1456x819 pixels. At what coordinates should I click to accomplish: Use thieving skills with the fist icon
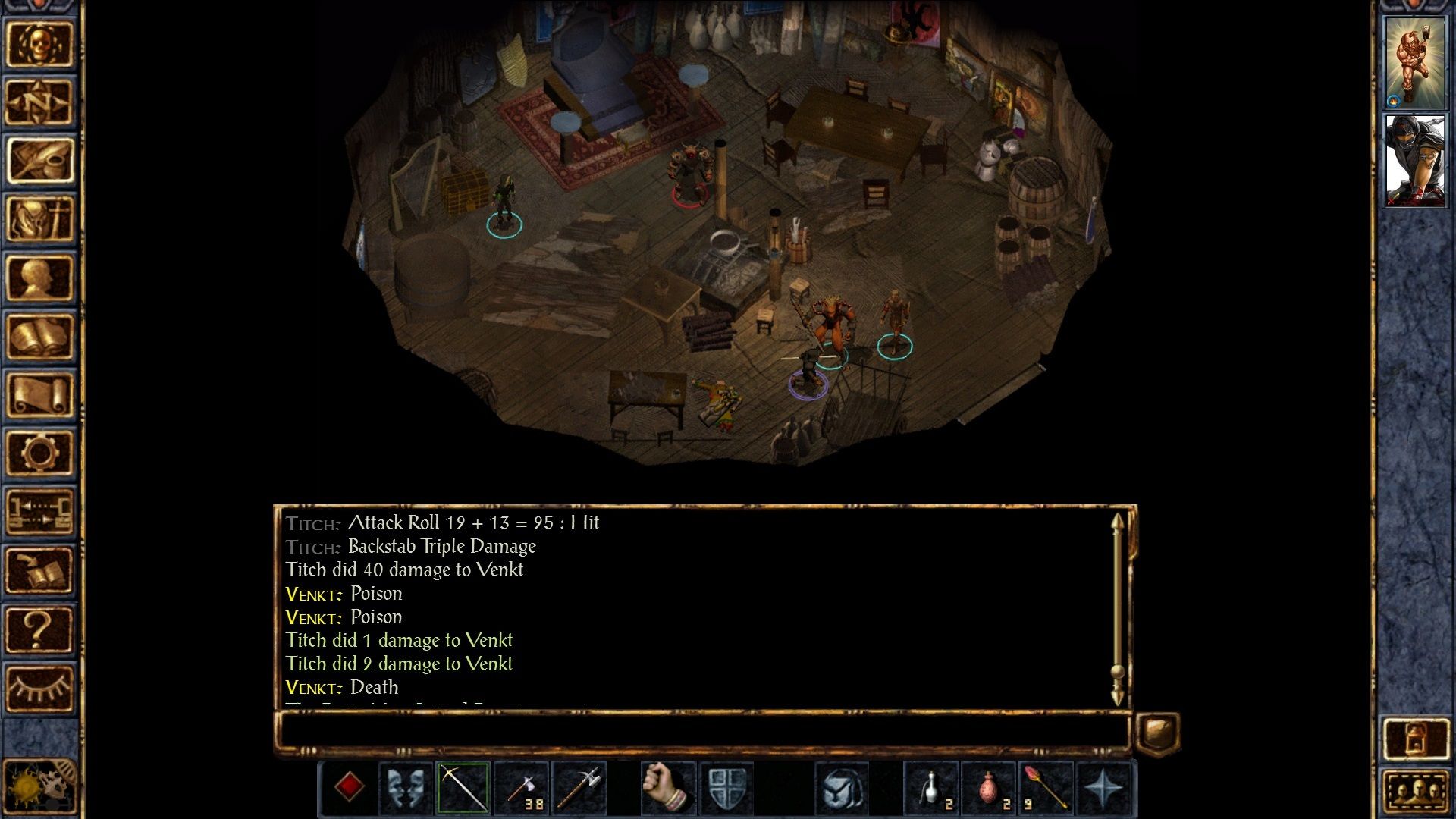[x=667, y=789]
